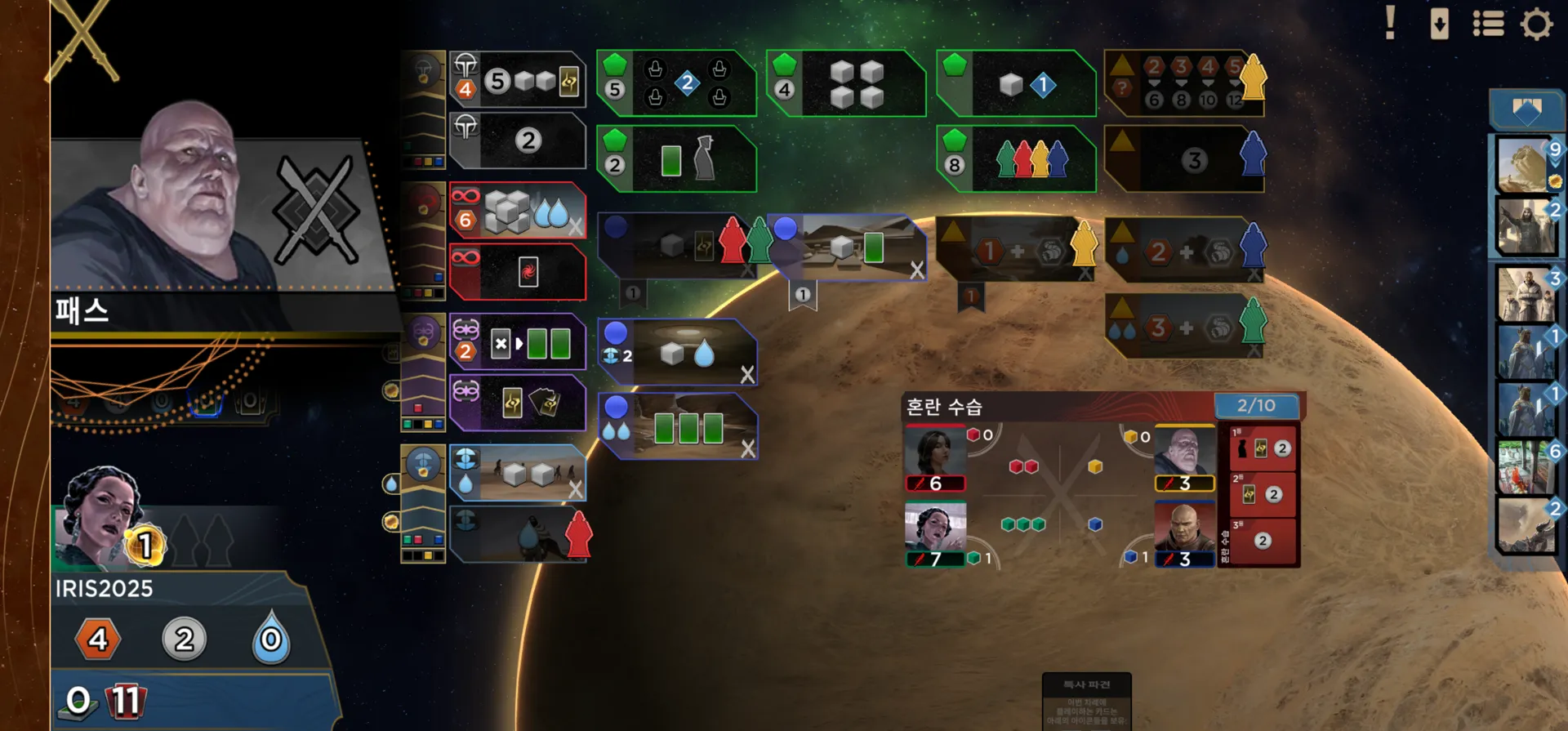Screen dimensions: 1568x731
Task: Click the crossed swords icon beside the leader
Action: (x=316, y=210)
